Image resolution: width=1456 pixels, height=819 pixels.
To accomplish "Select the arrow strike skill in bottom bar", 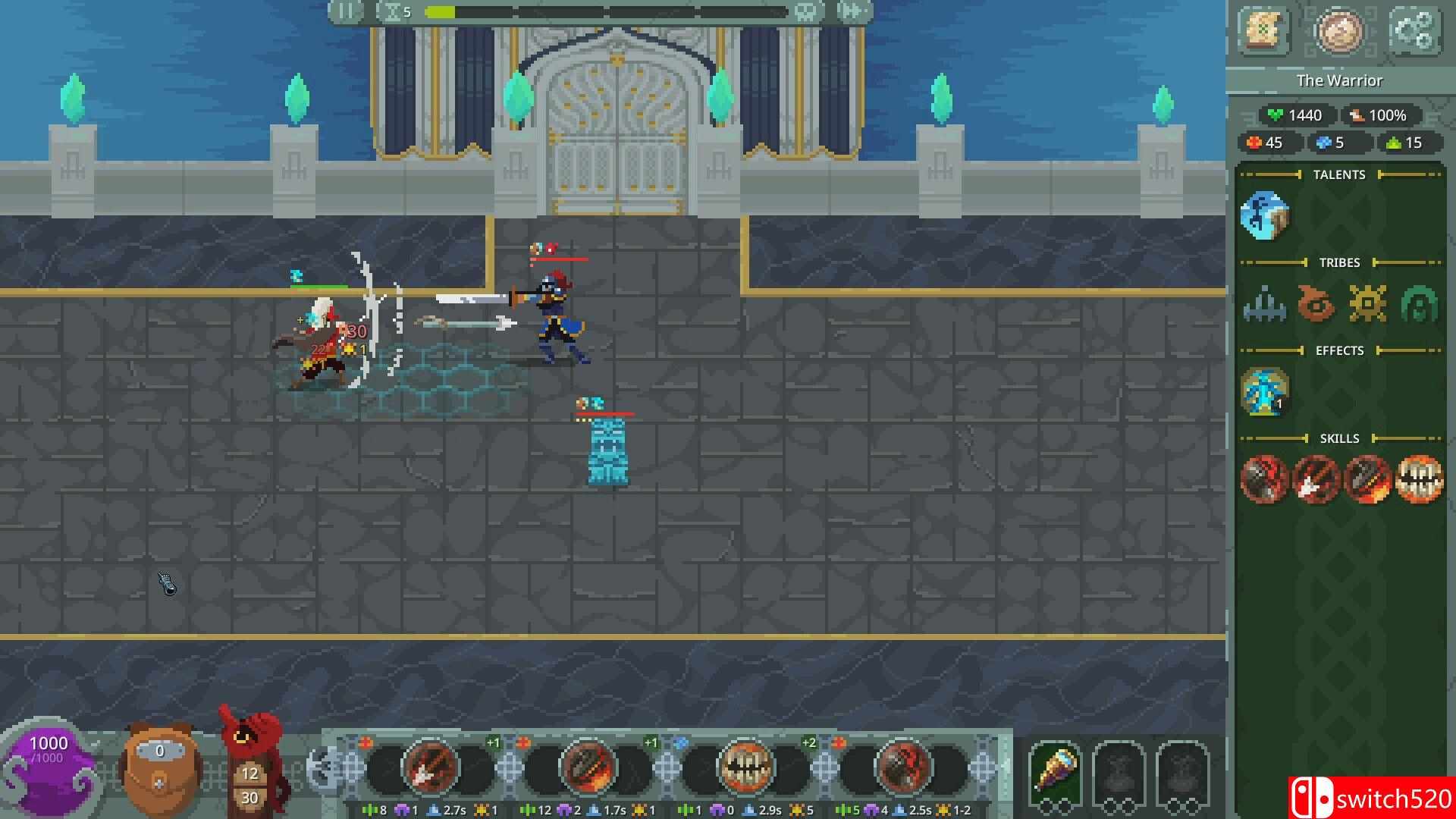I will (429, 767).
